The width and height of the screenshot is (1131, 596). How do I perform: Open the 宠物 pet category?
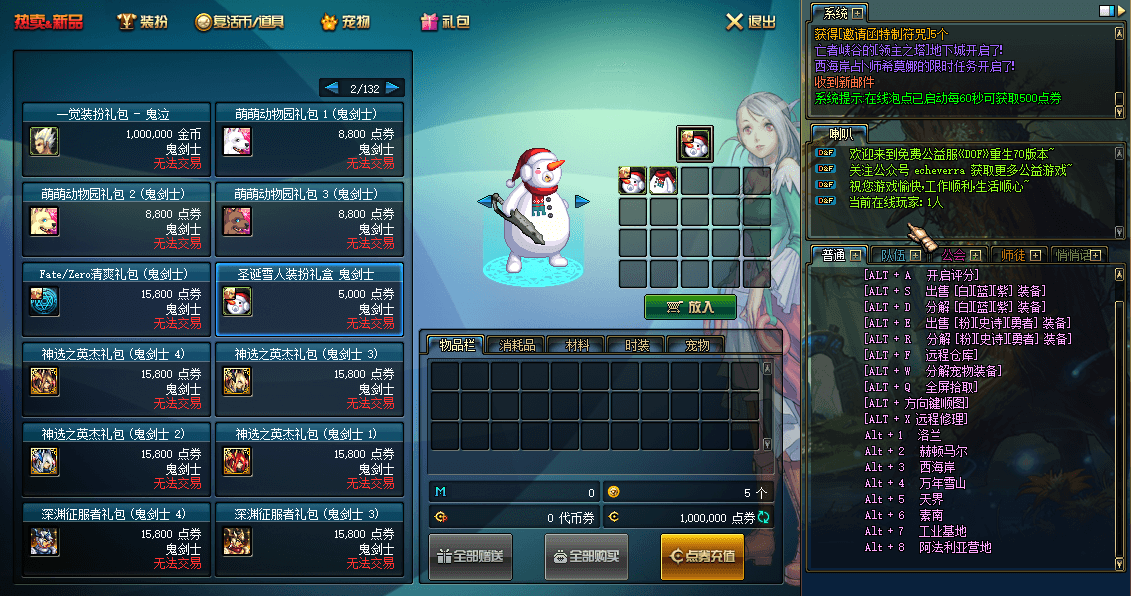click(345, 22)
